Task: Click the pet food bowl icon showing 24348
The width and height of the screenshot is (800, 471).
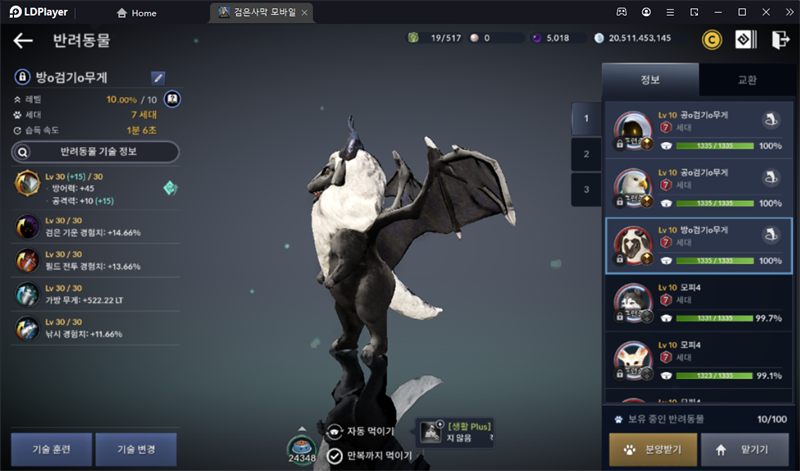Action: coord(302,446)
